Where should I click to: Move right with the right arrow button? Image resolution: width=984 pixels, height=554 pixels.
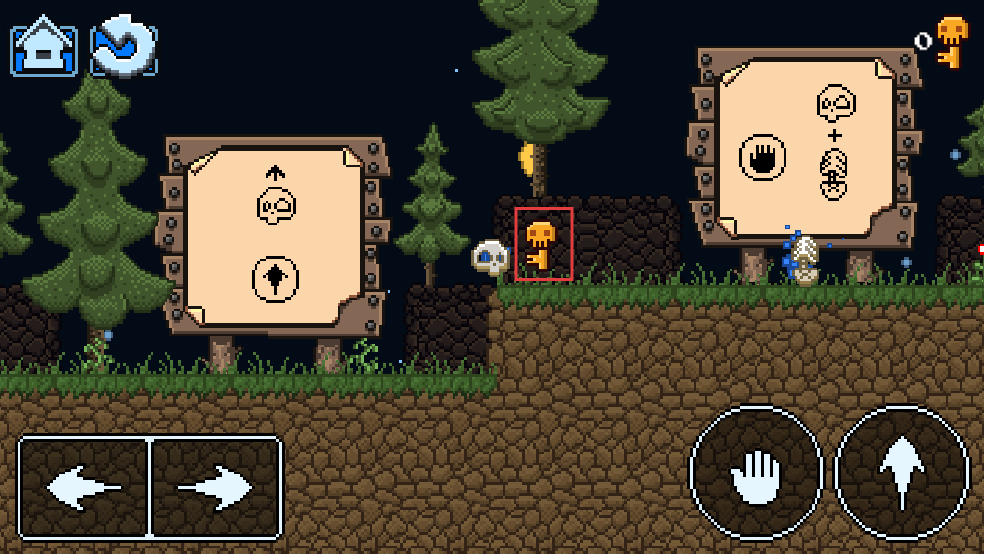tap(215, 488)
